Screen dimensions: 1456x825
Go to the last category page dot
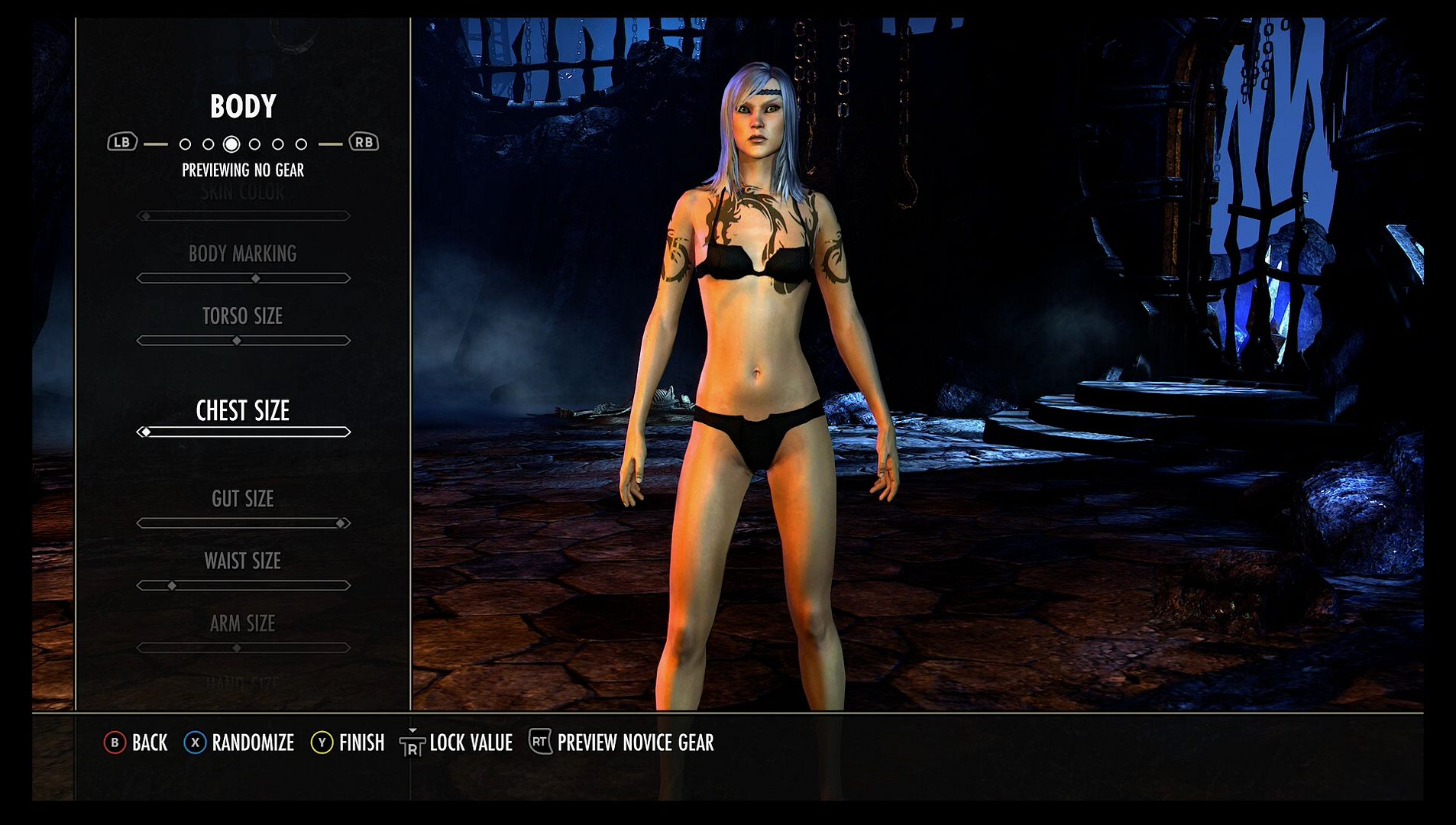tap(302, 144)
